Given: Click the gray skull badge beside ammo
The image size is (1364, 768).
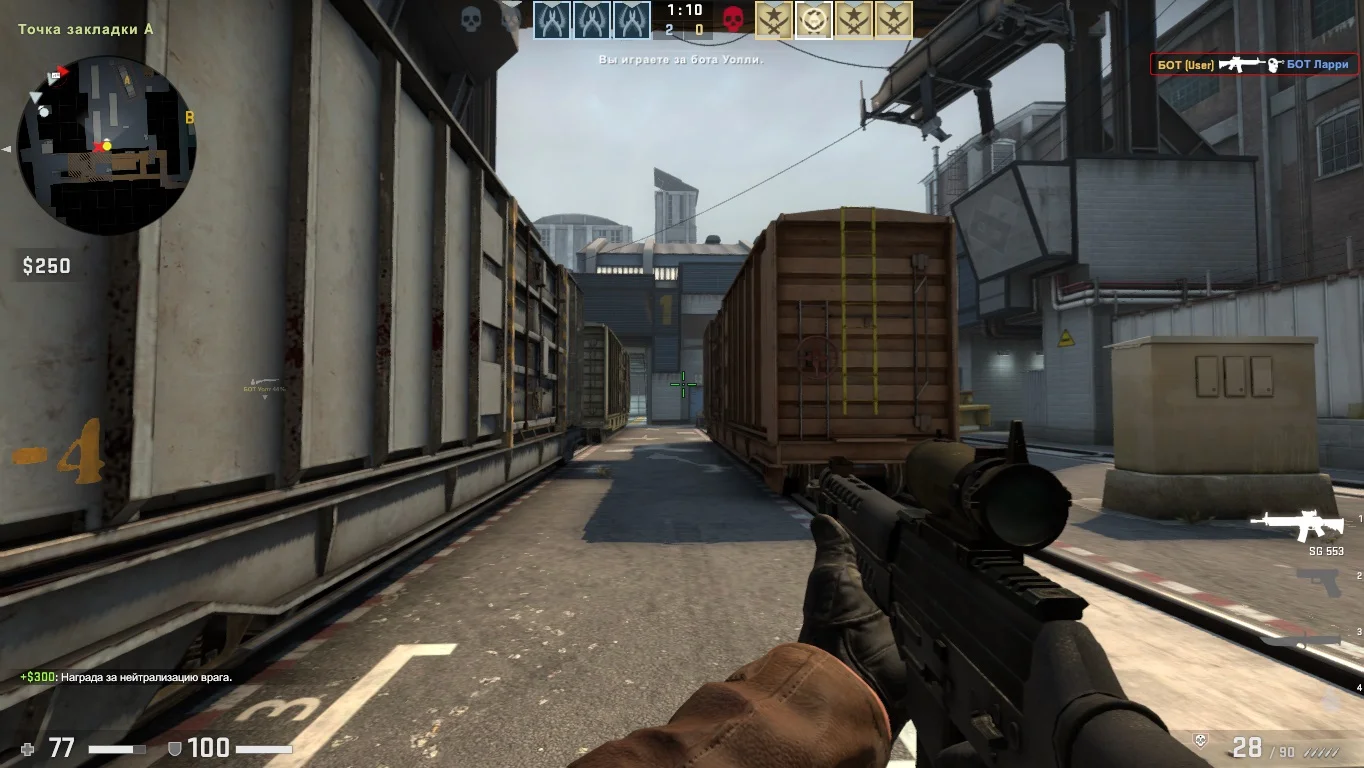Looking at the screenshot, I should pos(1201,740).
